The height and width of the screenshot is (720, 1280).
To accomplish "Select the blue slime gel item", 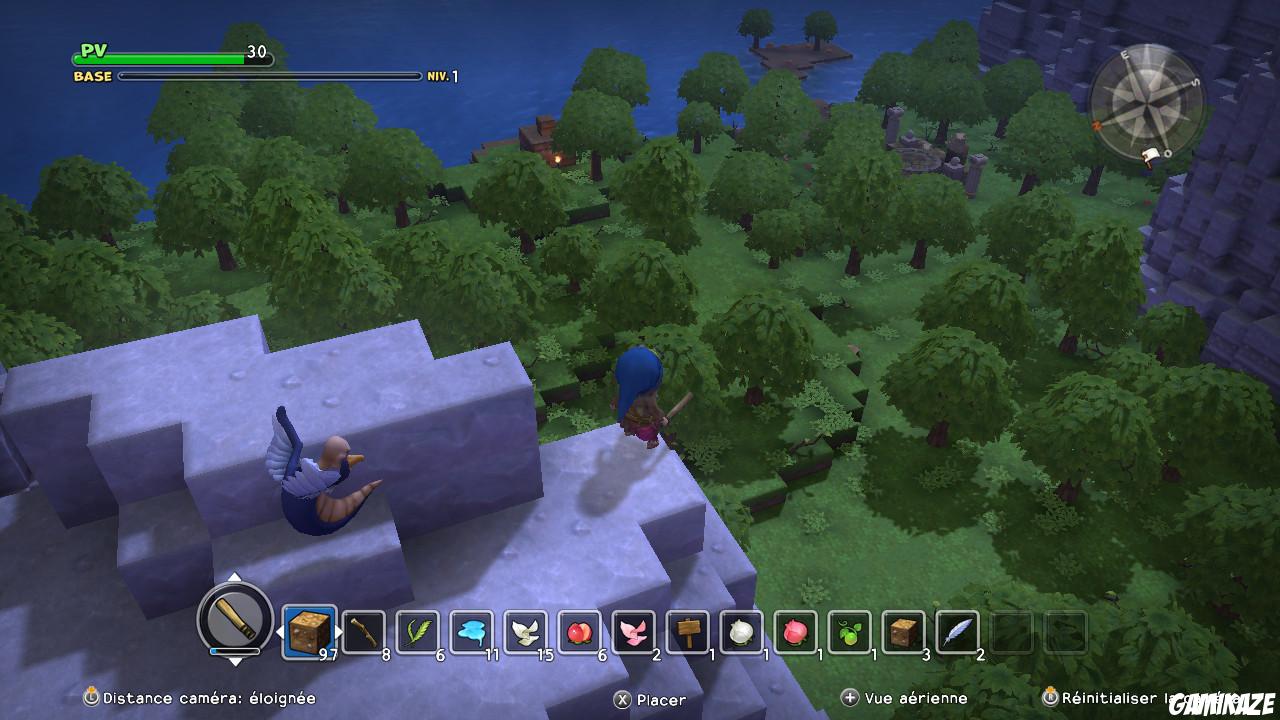I will point(471,630).
